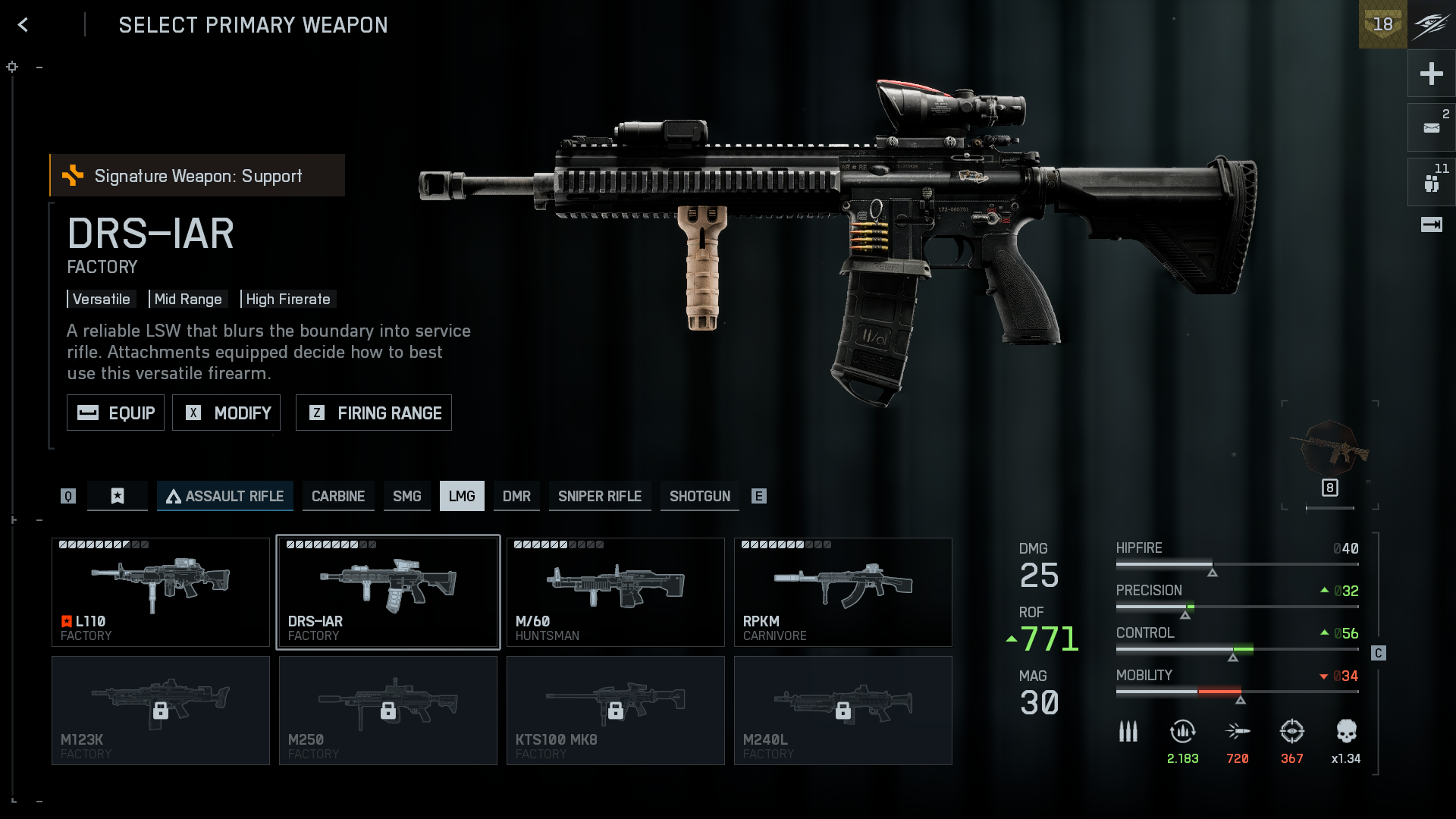Image resolution: width=1456 pixels, height=819 pixels.
Task: Select the locked M123K weapon tile
Action: tap(161, 711)
